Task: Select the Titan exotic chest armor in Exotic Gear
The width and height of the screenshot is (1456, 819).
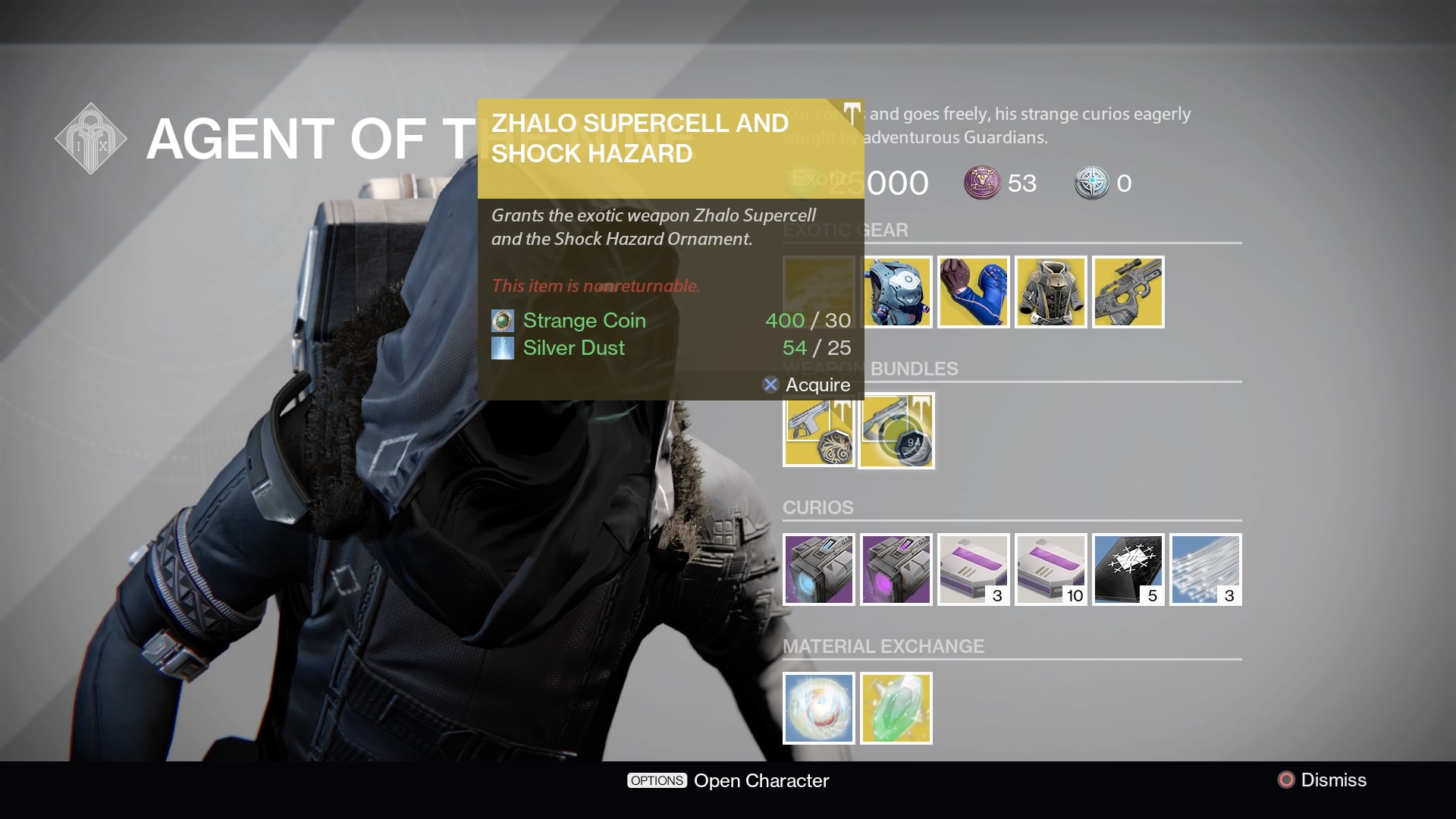Action: tap(896, 292)
